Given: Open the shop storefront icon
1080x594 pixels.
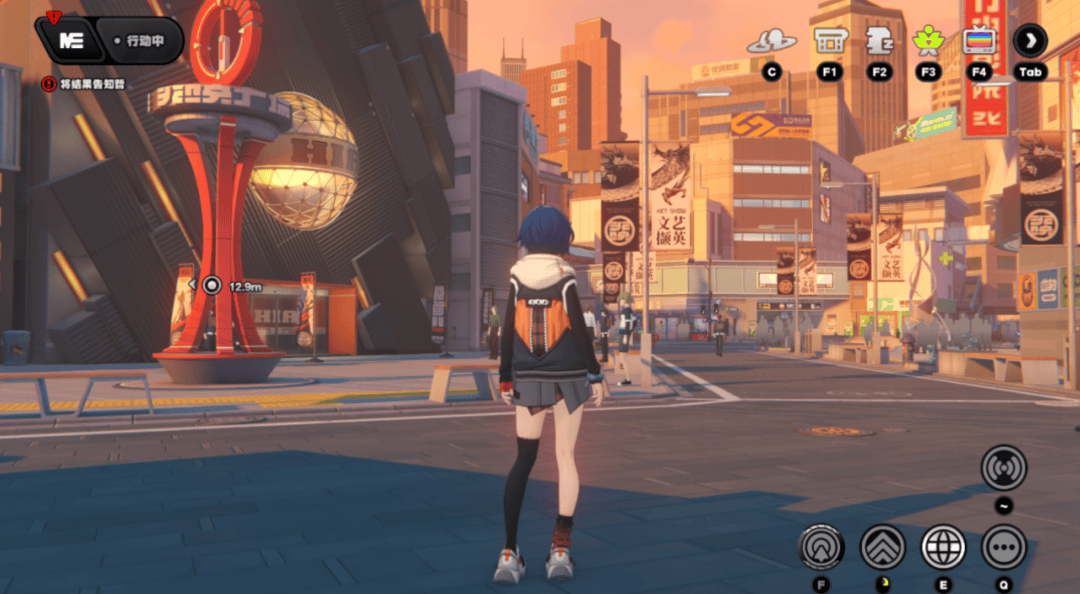Looking at the screenshot, I should 829,41.
